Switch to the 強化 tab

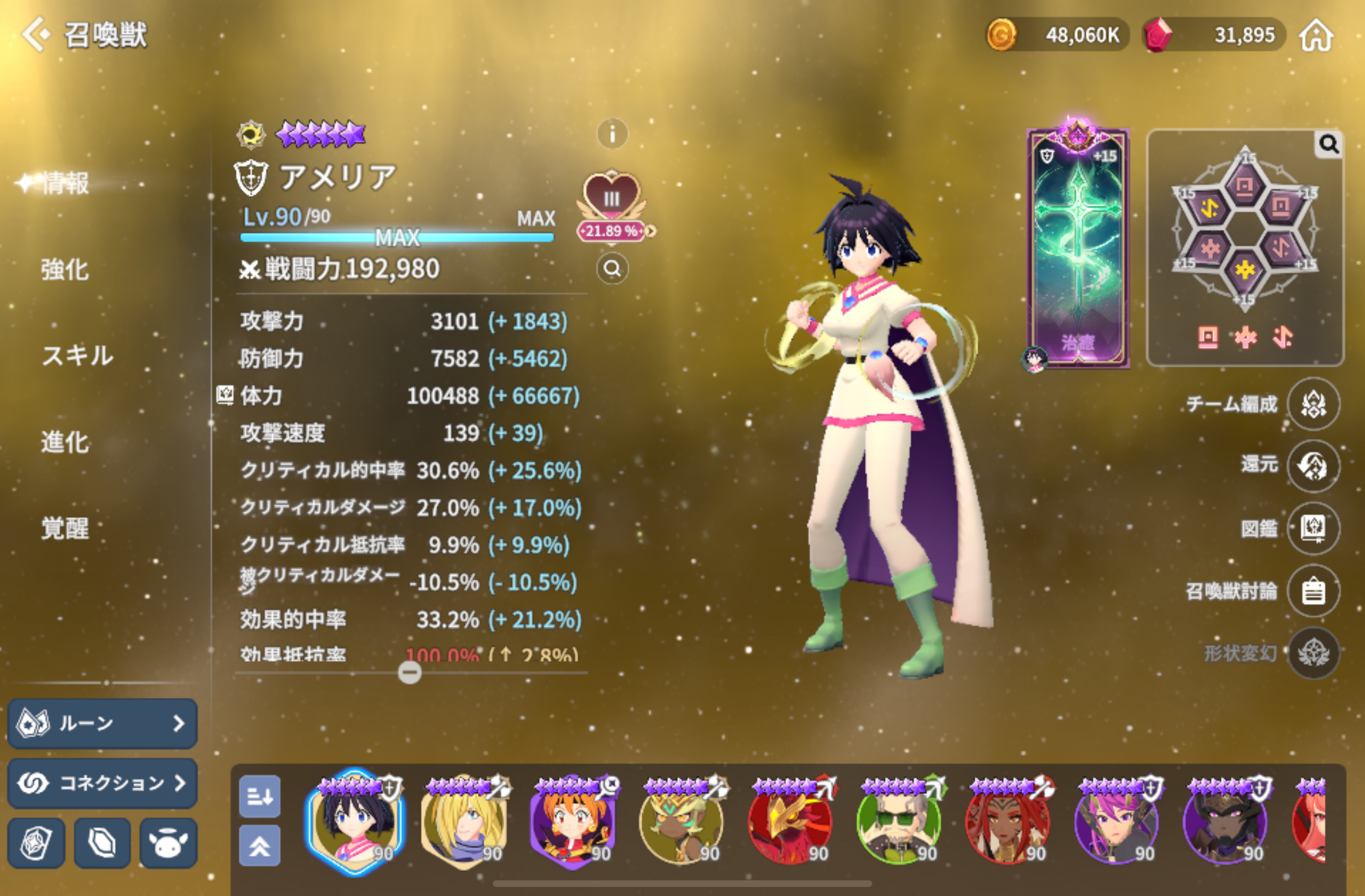(65, 269)
